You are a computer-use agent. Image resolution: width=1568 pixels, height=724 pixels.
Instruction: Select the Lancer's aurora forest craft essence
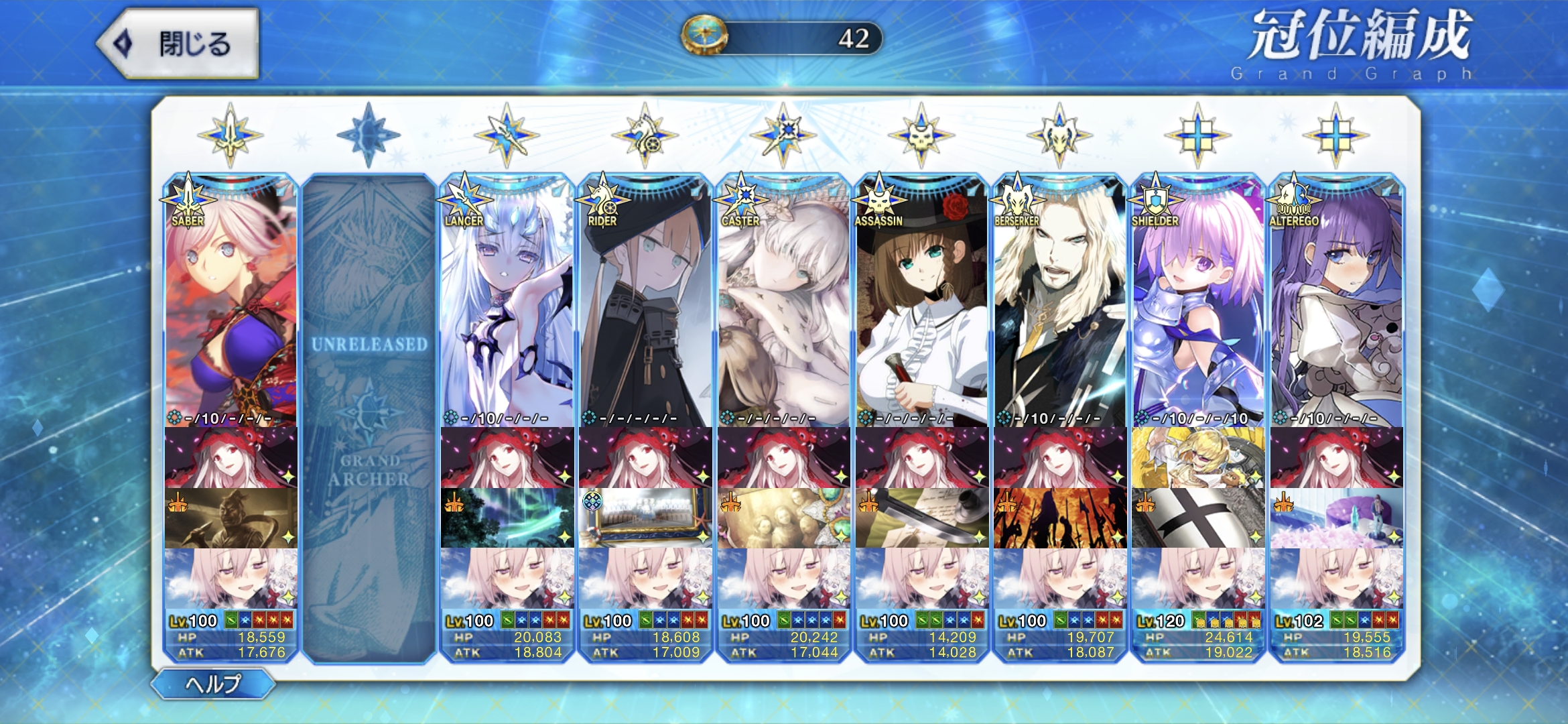[507, 518]
